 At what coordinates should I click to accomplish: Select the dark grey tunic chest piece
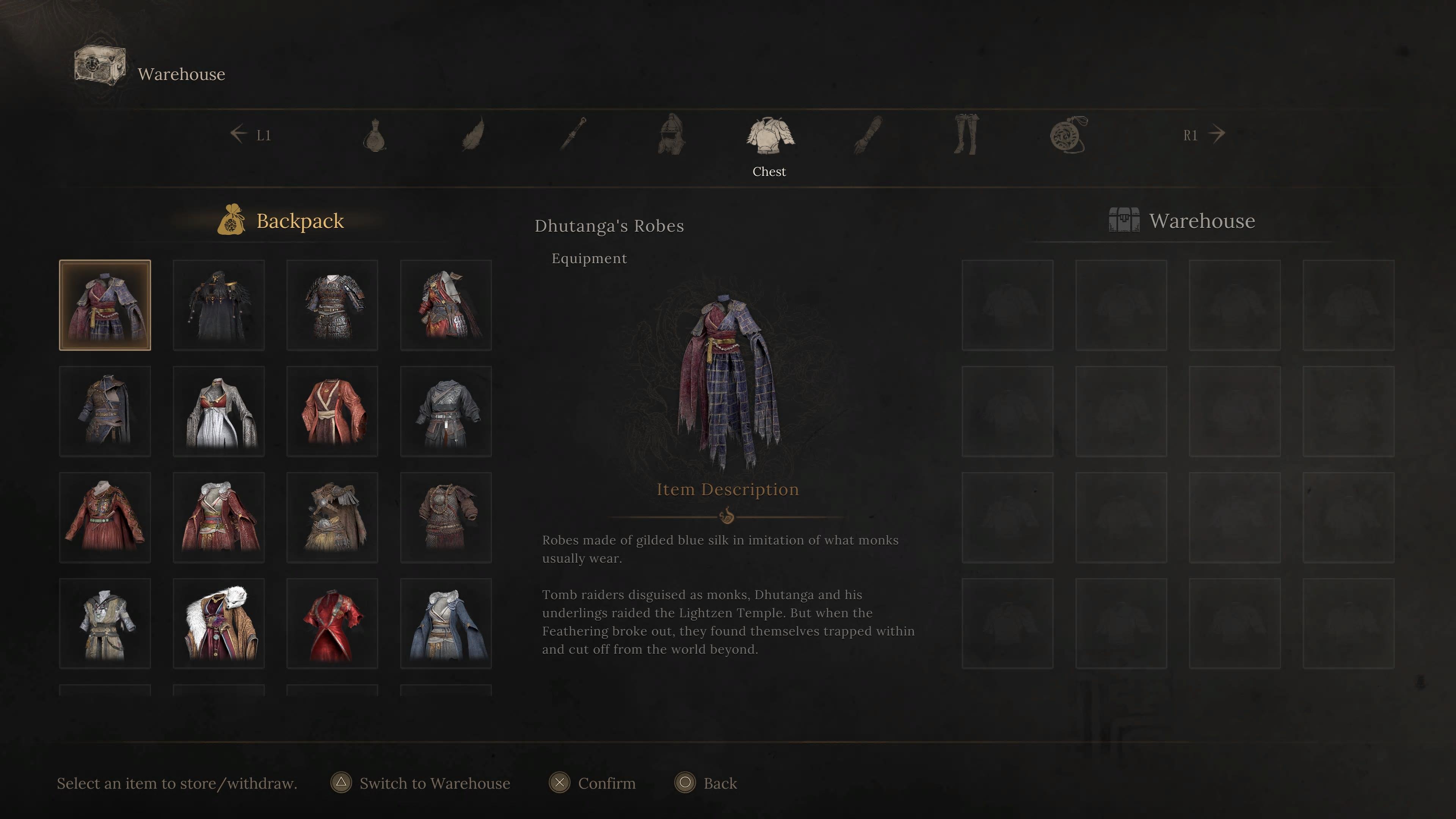click(x=446, y=411)
